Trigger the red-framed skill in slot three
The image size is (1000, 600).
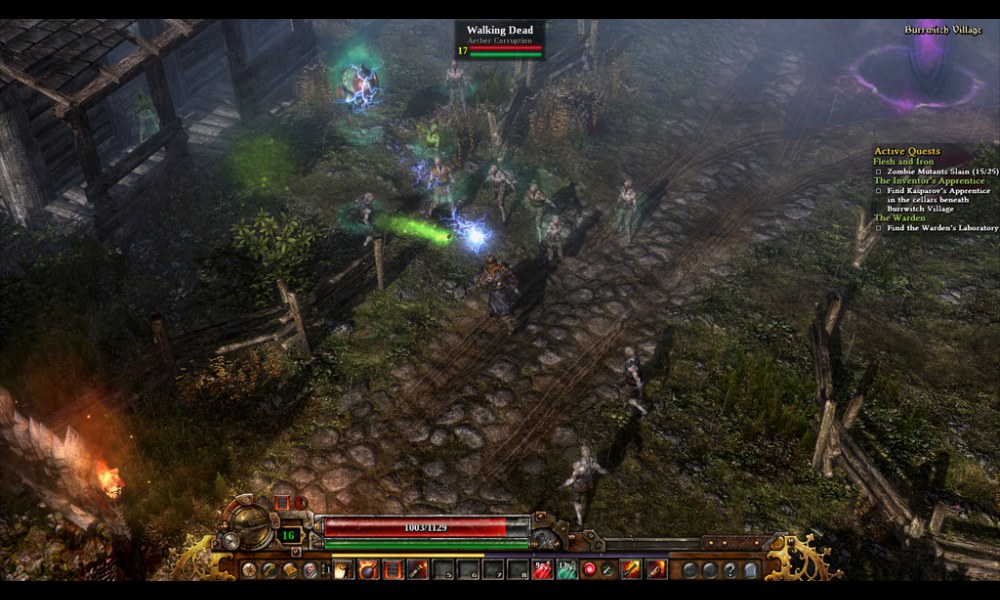point(393,569)
